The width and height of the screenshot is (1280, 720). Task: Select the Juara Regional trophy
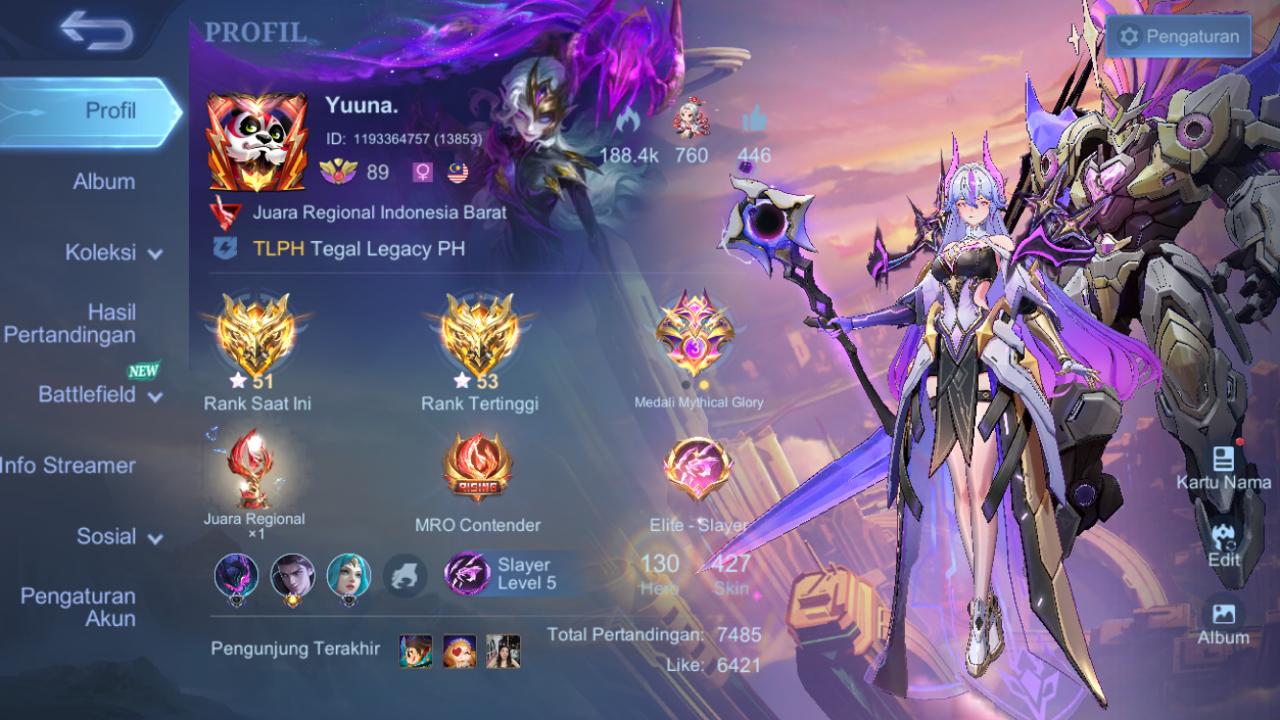pyautogui.click(x=253, y=468)
